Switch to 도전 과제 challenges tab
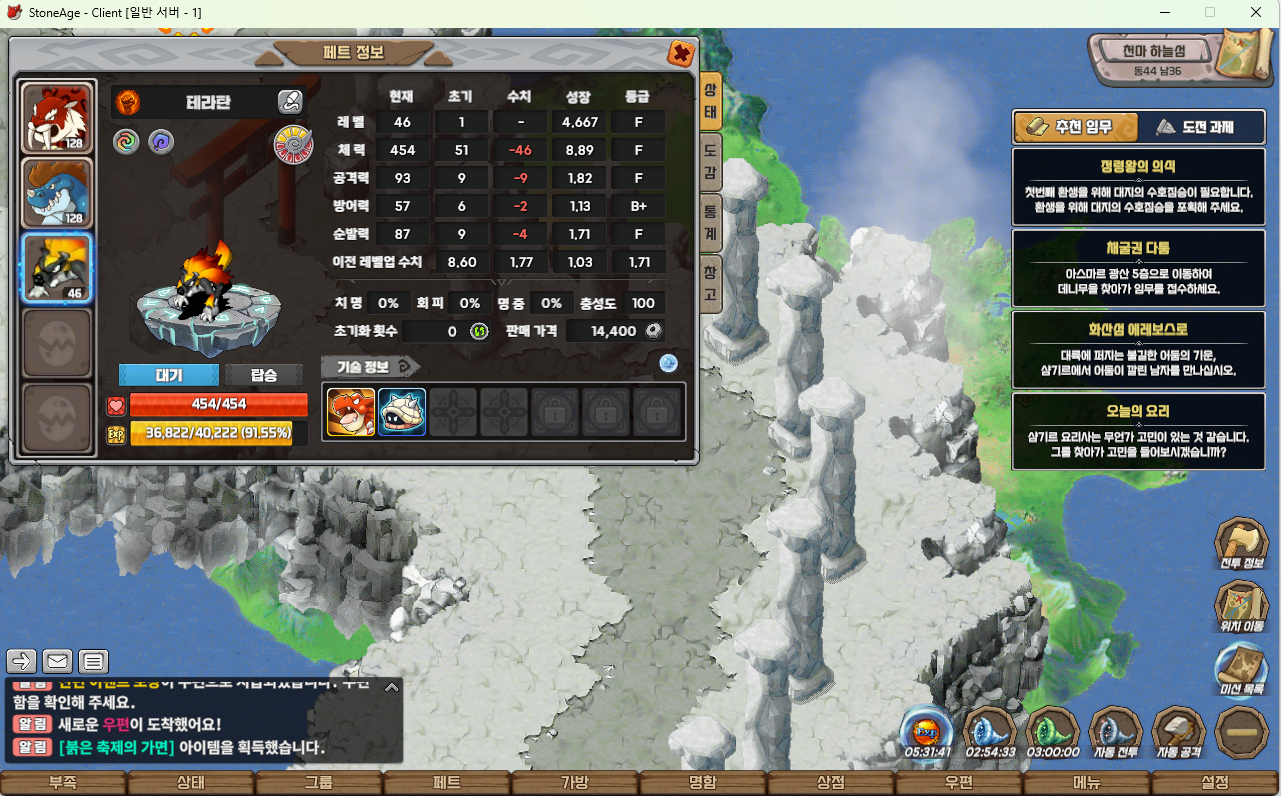Image resolution: width=1281 pixels, height=796 pixels. (x=1195, y=127)
